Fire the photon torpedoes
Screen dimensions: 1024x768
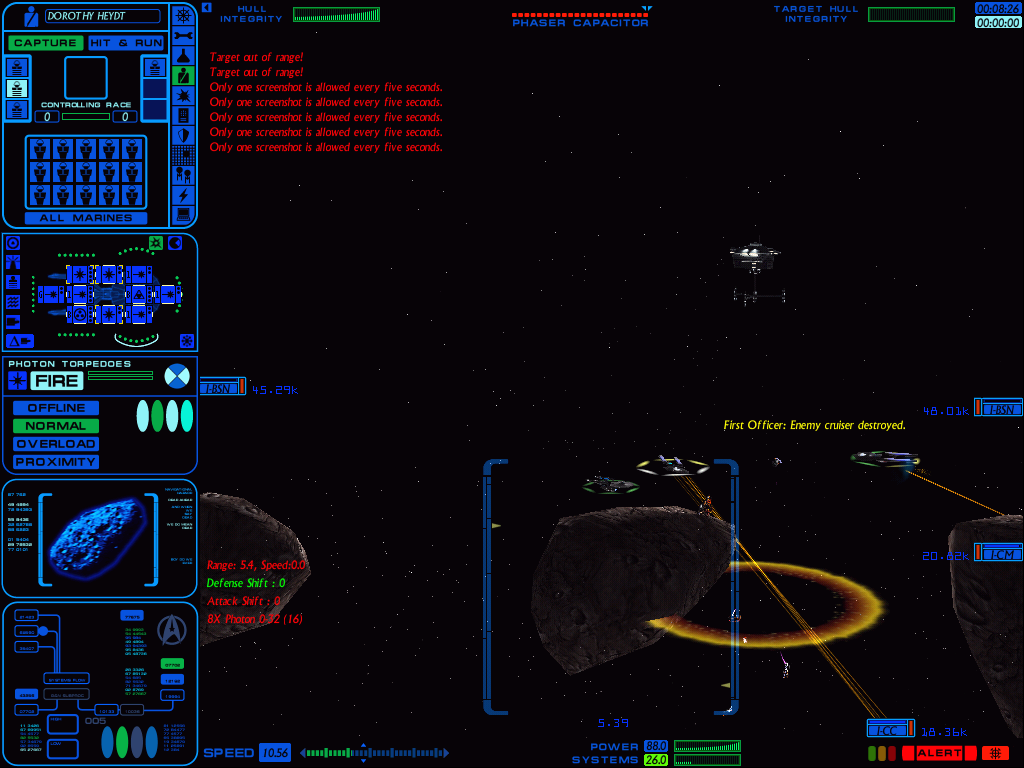point(56,380)
